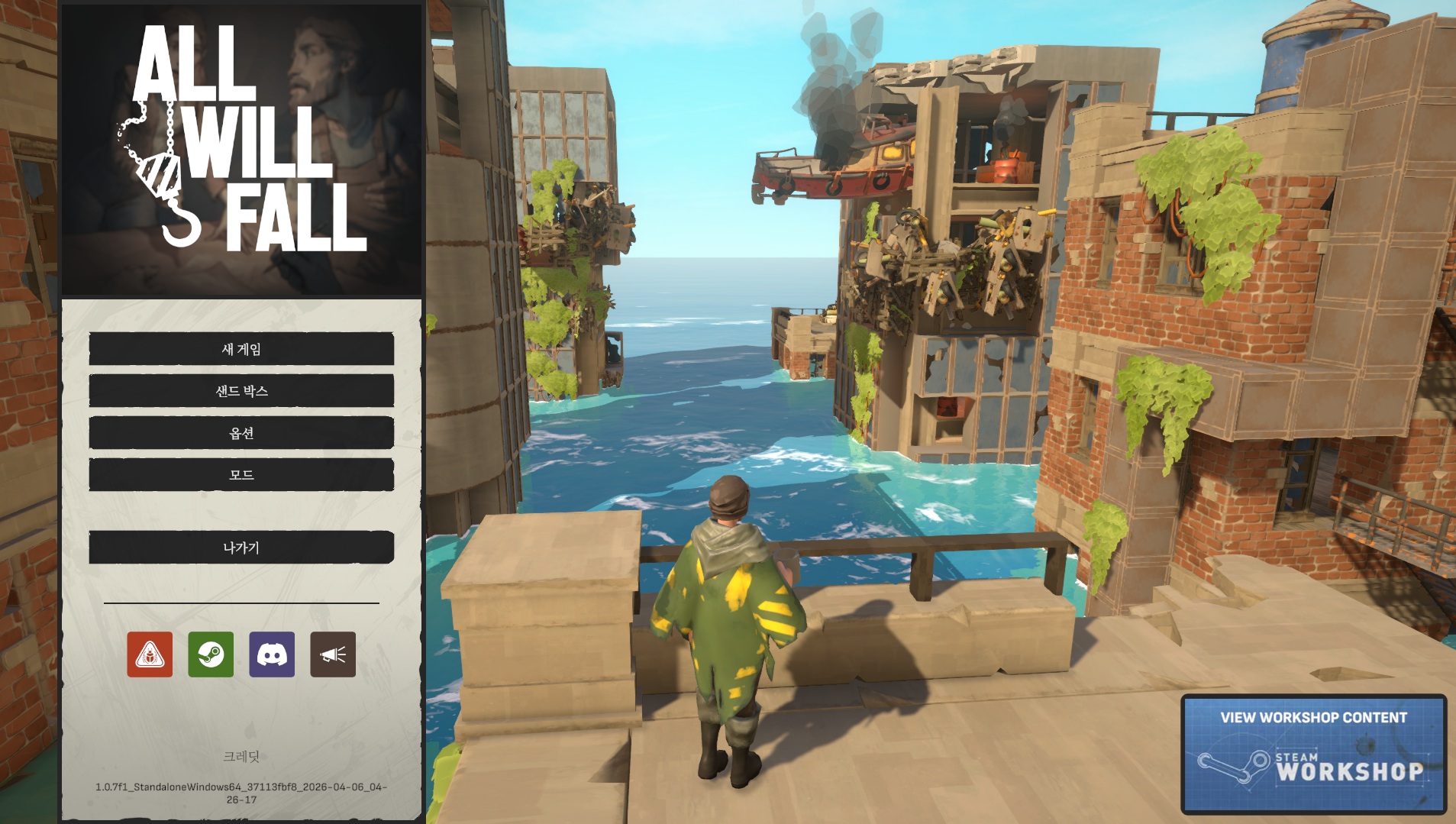Open the green Steam icon link
Screen dimensions: 1456x824
[x=211, y=654]
